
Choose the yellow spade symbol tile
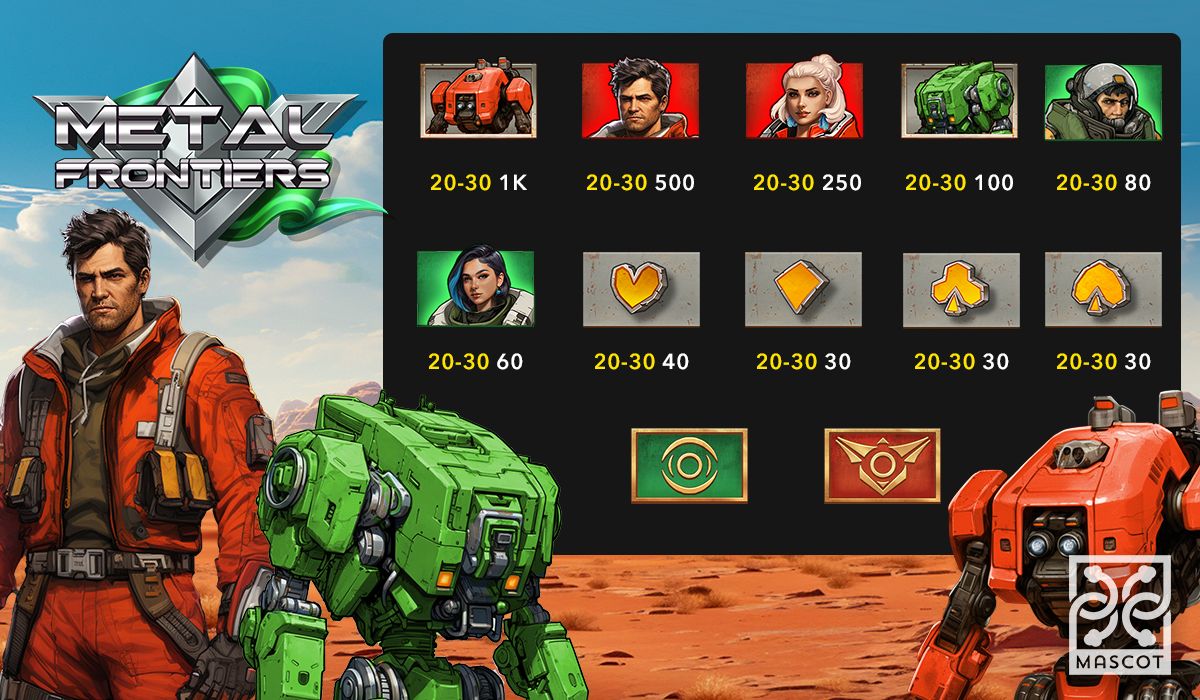[x=1103, y=289]
